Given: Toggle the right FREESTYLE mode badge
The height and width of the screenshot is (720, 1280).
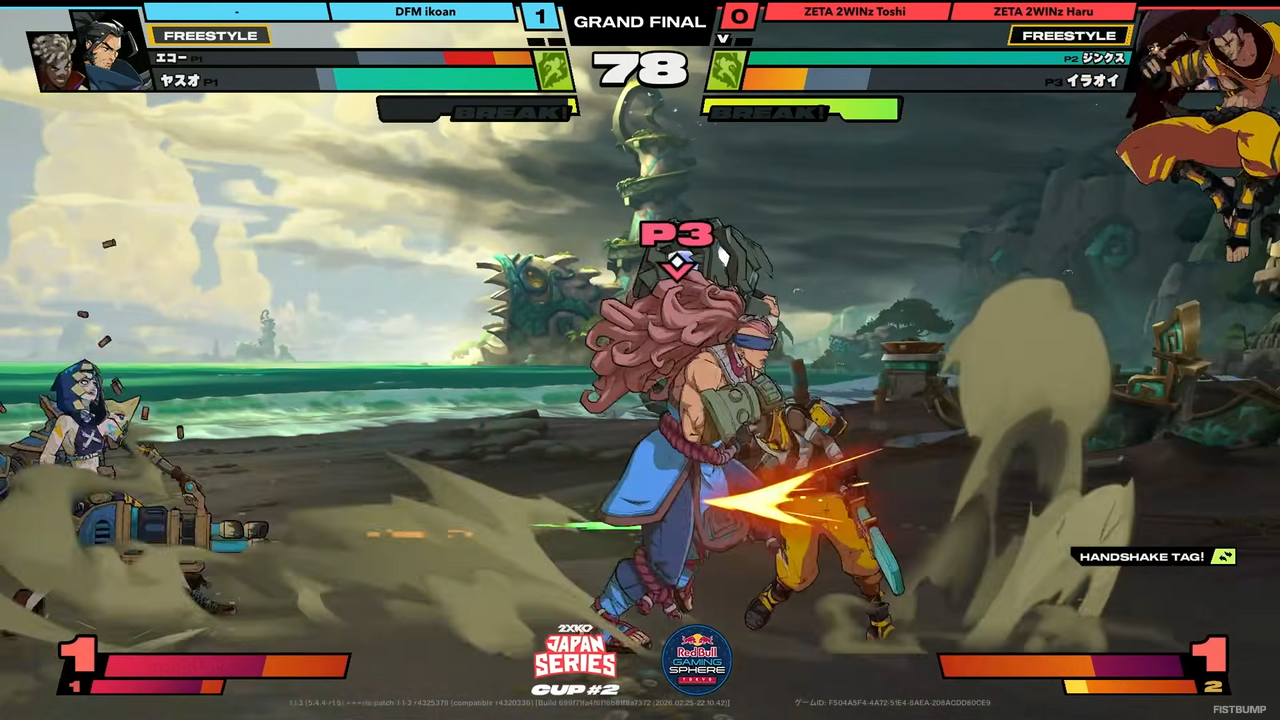Looking at the screenshot, I should click(x=1069, y=35).
